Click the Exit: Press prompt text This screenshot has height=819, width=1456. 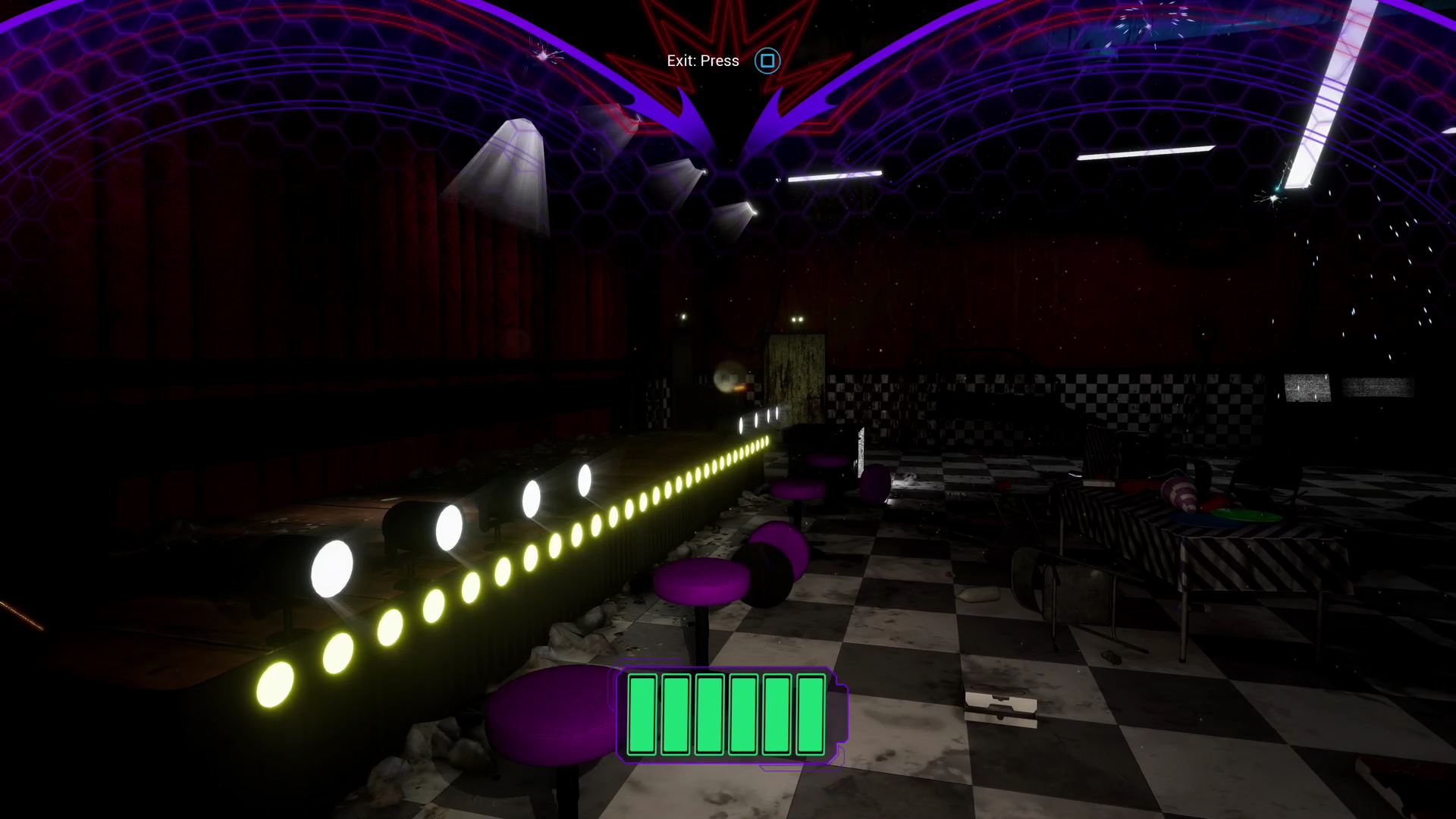[x=701, y=60]
